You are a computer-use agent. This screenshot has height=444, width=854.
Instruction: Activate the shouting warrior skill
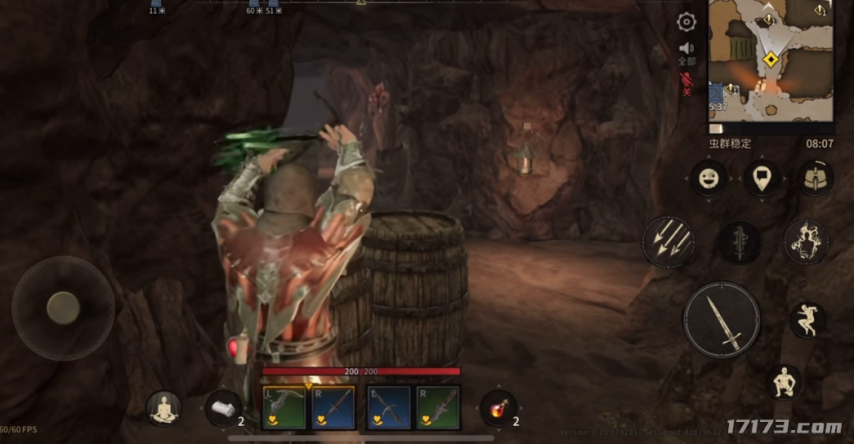(806, 241)
